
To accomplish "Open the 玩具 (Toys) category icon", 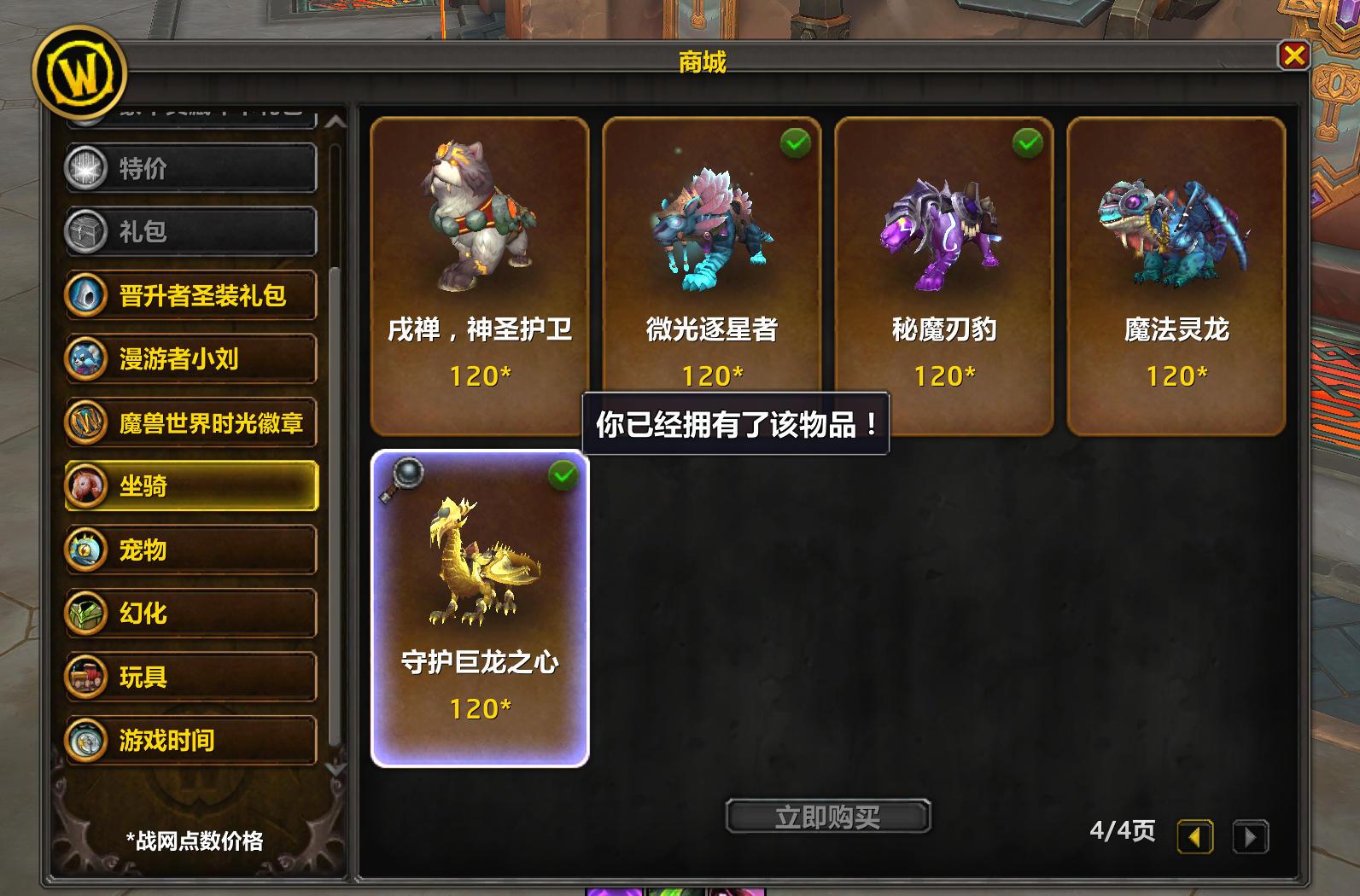I will tap(85, 677).
